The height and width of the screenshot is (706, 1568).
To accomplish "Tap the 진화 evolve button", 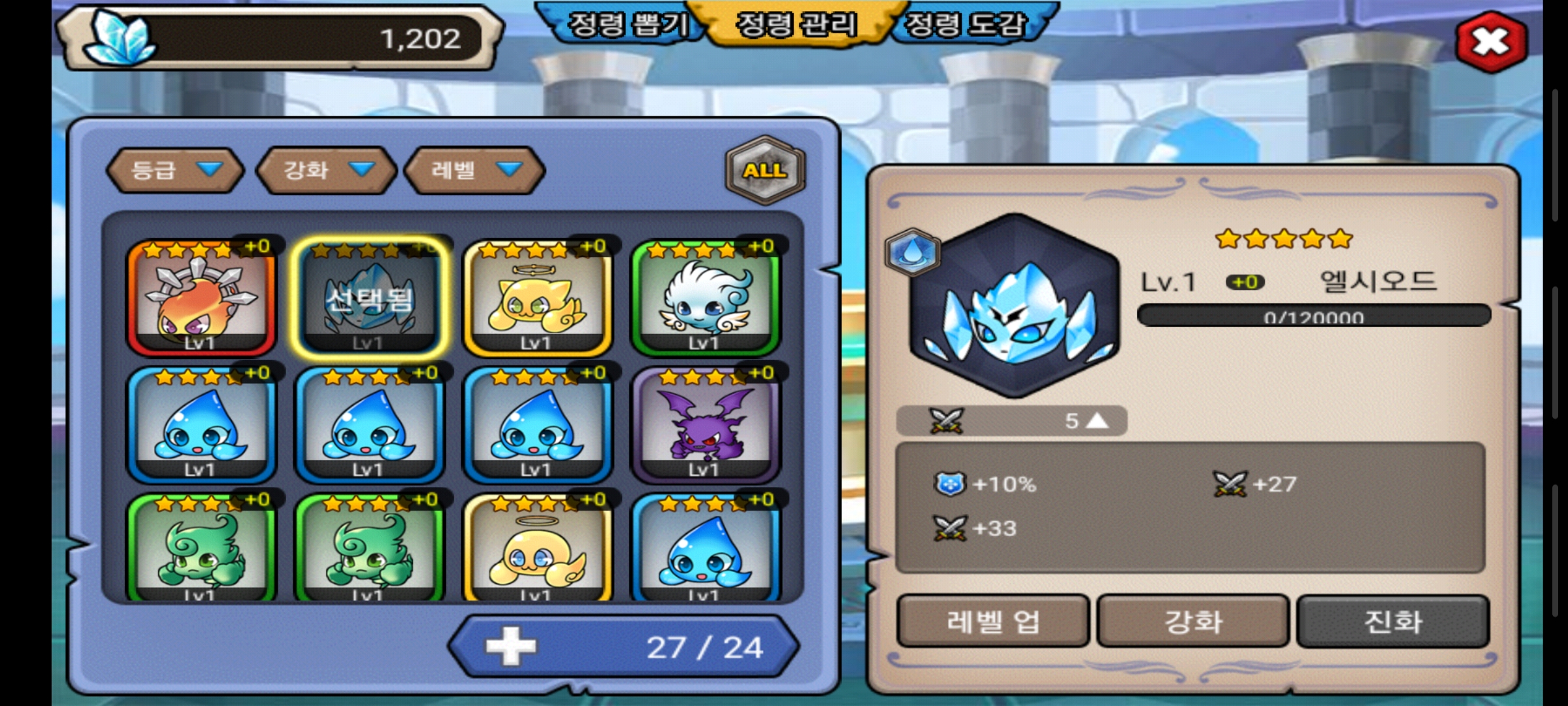I will (1393, 621).
